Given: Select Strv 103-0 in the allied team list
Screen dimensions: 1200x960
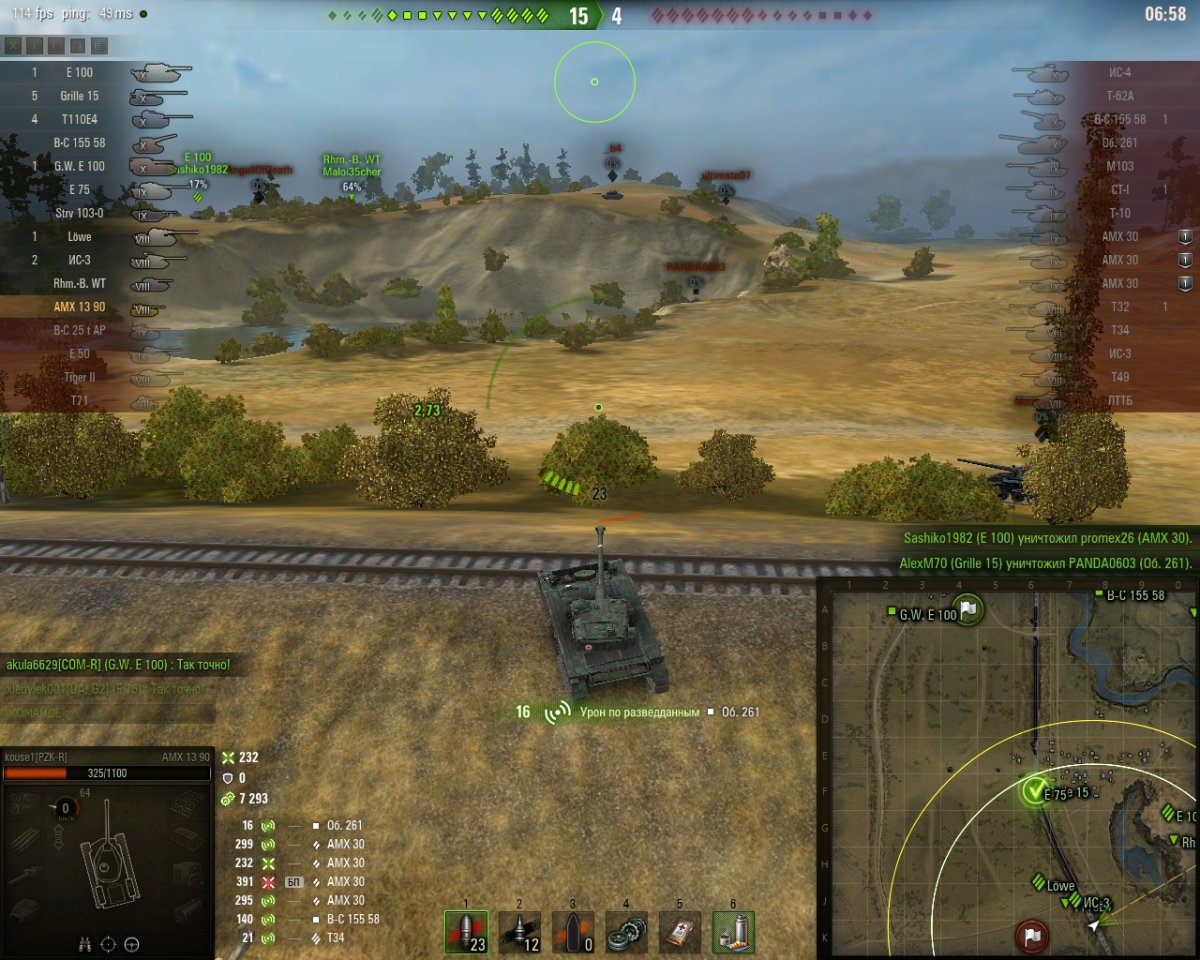Looking at the screenshot, I should (x=80, y=213).
